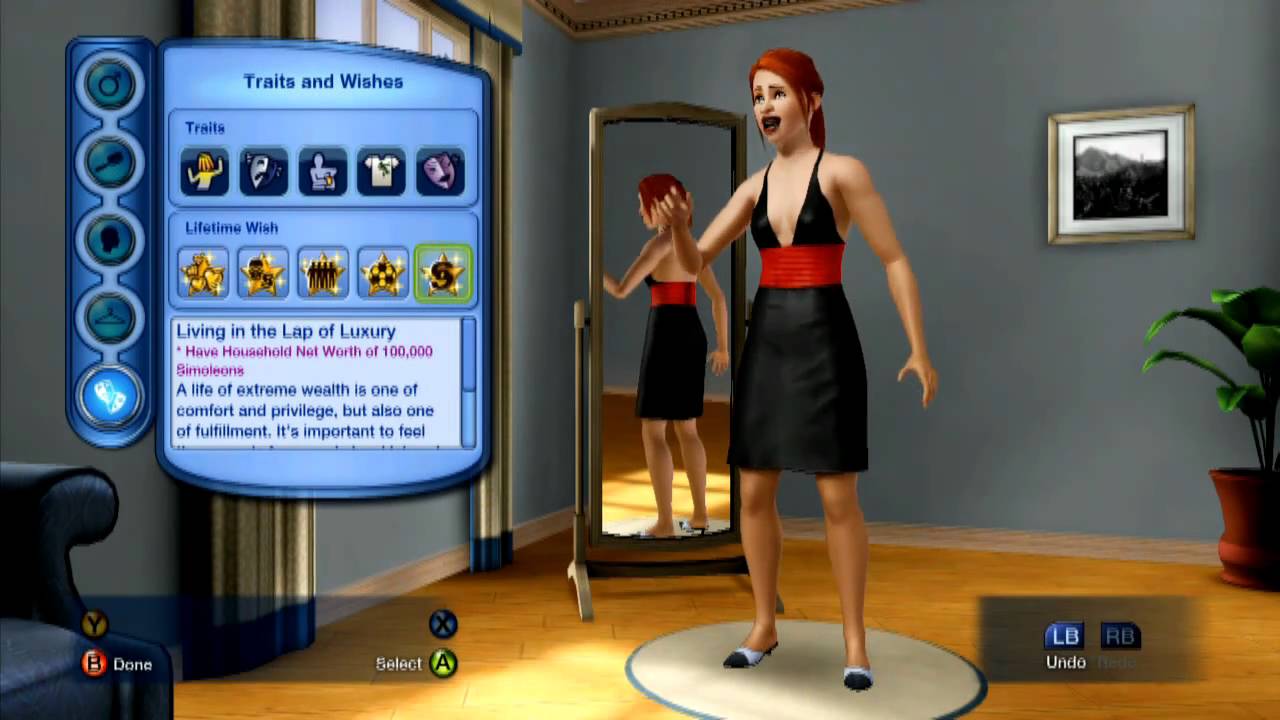Screen dimensions: 1280x720
Task: Click the A Select button prompt
Action: pos(441,662)
